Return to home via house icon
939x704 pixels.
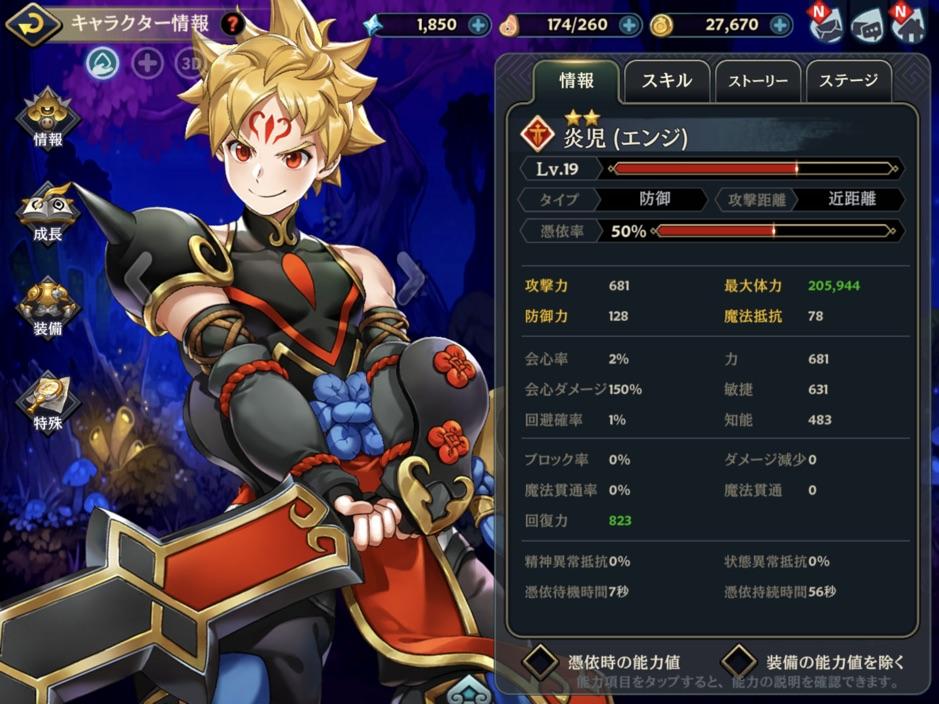[910, 24]
